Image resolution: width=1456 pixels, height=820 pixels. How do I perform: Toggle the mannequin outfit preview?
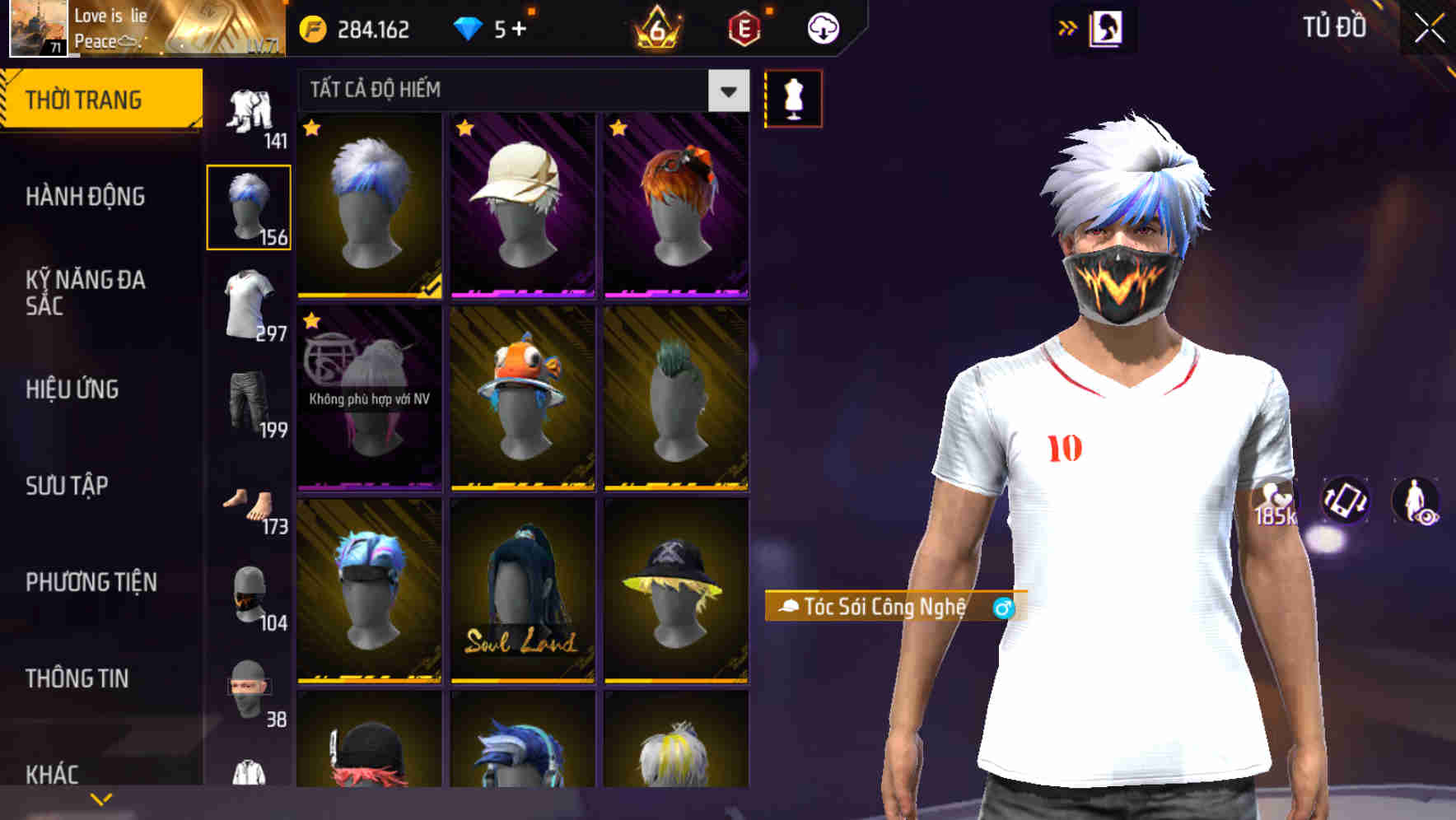tap(794, 98)
